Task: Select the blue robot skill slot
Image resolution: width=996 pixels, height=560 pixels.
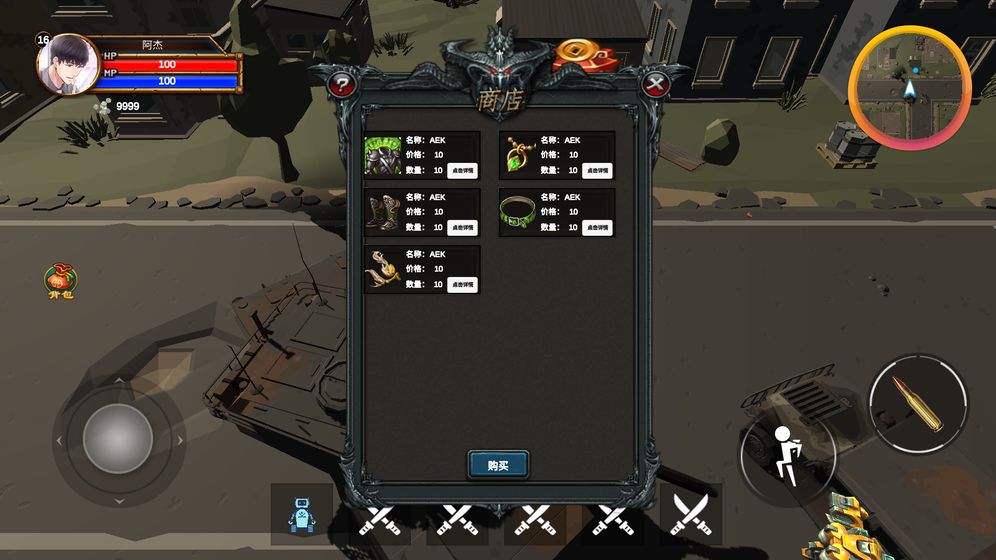Action: 301,515
